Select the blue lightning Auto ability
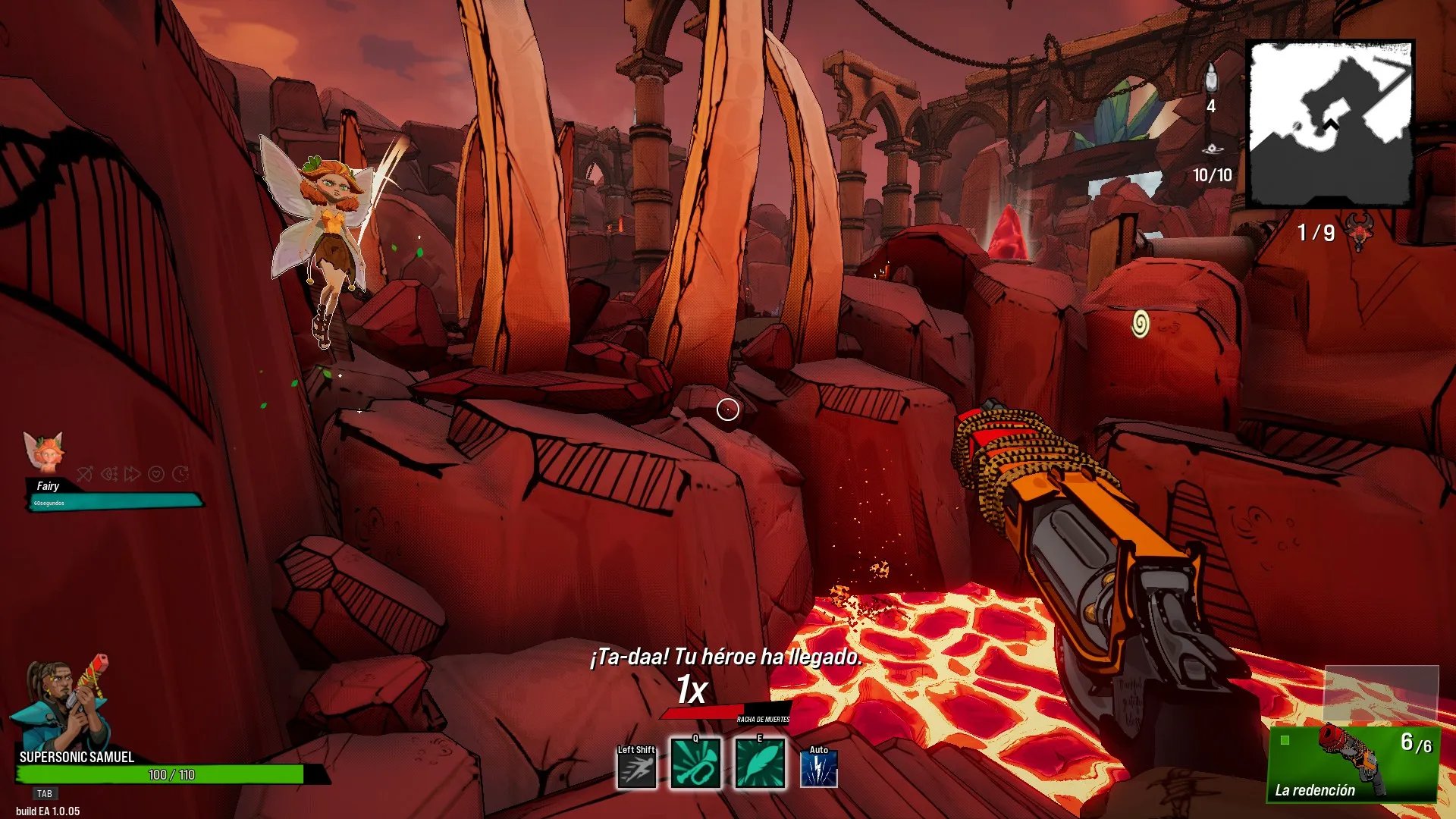Image resolution: width=1456 pixels, height=819 pixels. [x=819, y=769]
